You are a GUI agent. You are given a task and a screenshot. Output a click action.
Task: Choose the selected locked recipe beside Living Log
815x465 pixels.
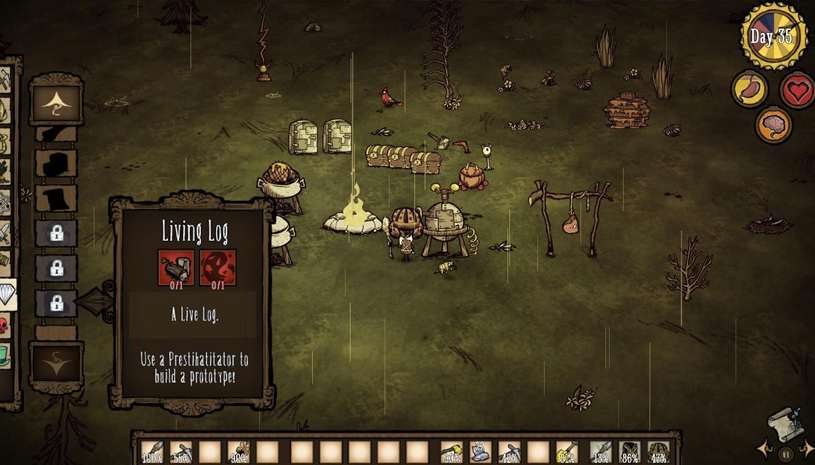tap(56, 302)
